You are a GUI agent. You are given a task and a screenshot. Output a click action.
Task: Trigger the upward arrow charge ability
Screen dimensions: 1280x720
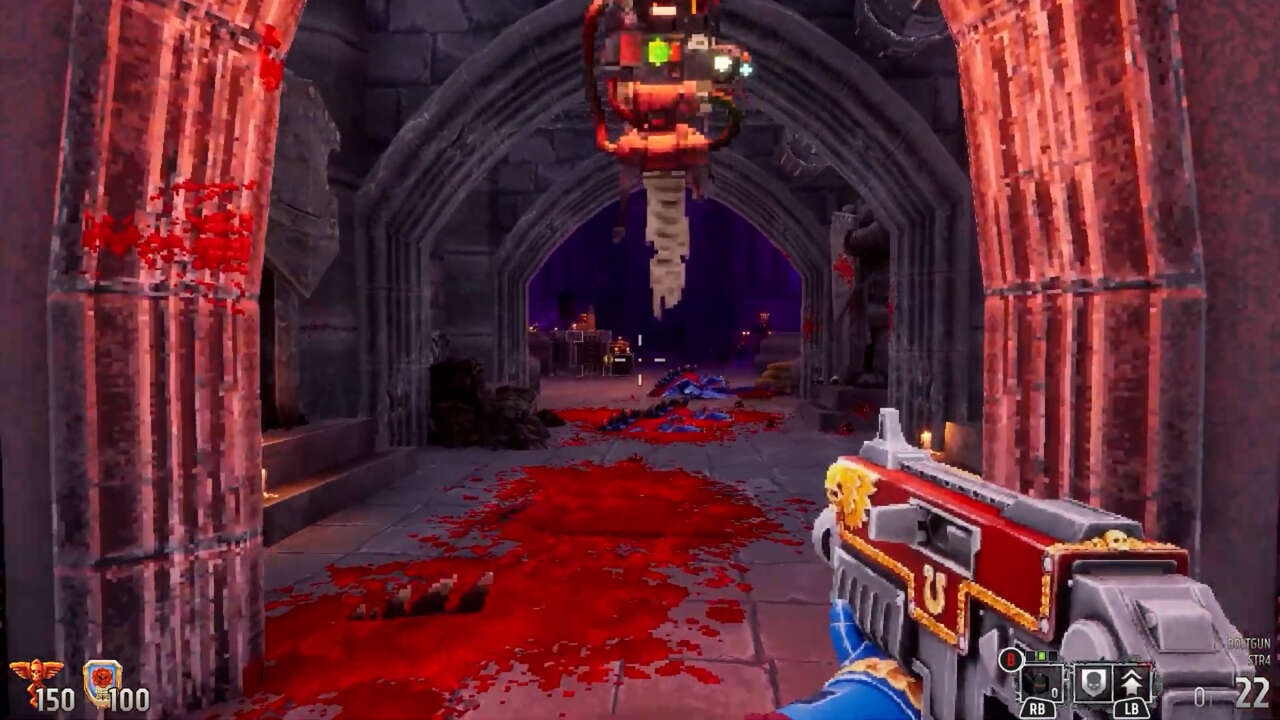pos(1134,684)
